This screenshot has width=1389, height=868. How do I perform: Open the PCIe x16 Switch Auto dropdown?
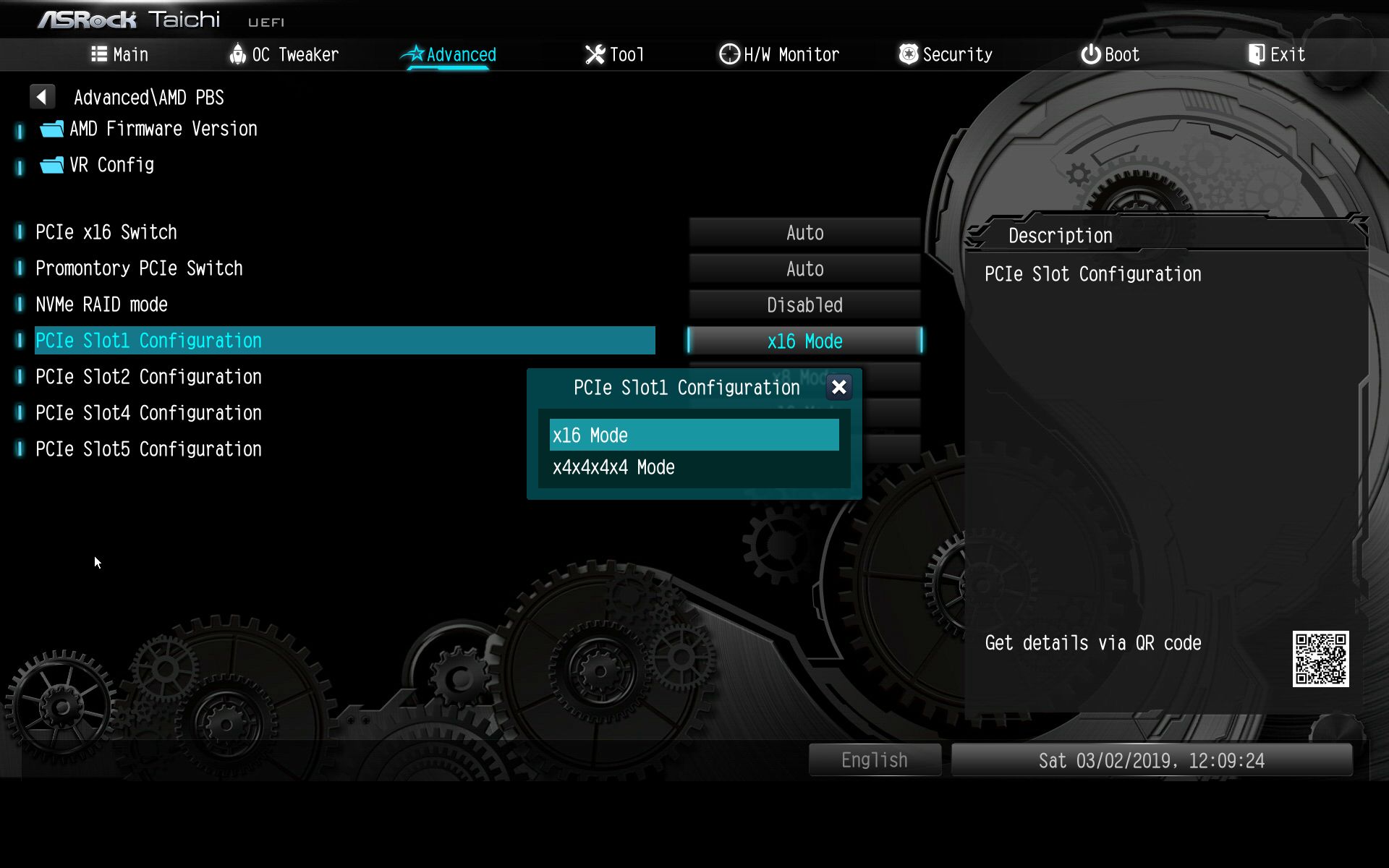804,232
